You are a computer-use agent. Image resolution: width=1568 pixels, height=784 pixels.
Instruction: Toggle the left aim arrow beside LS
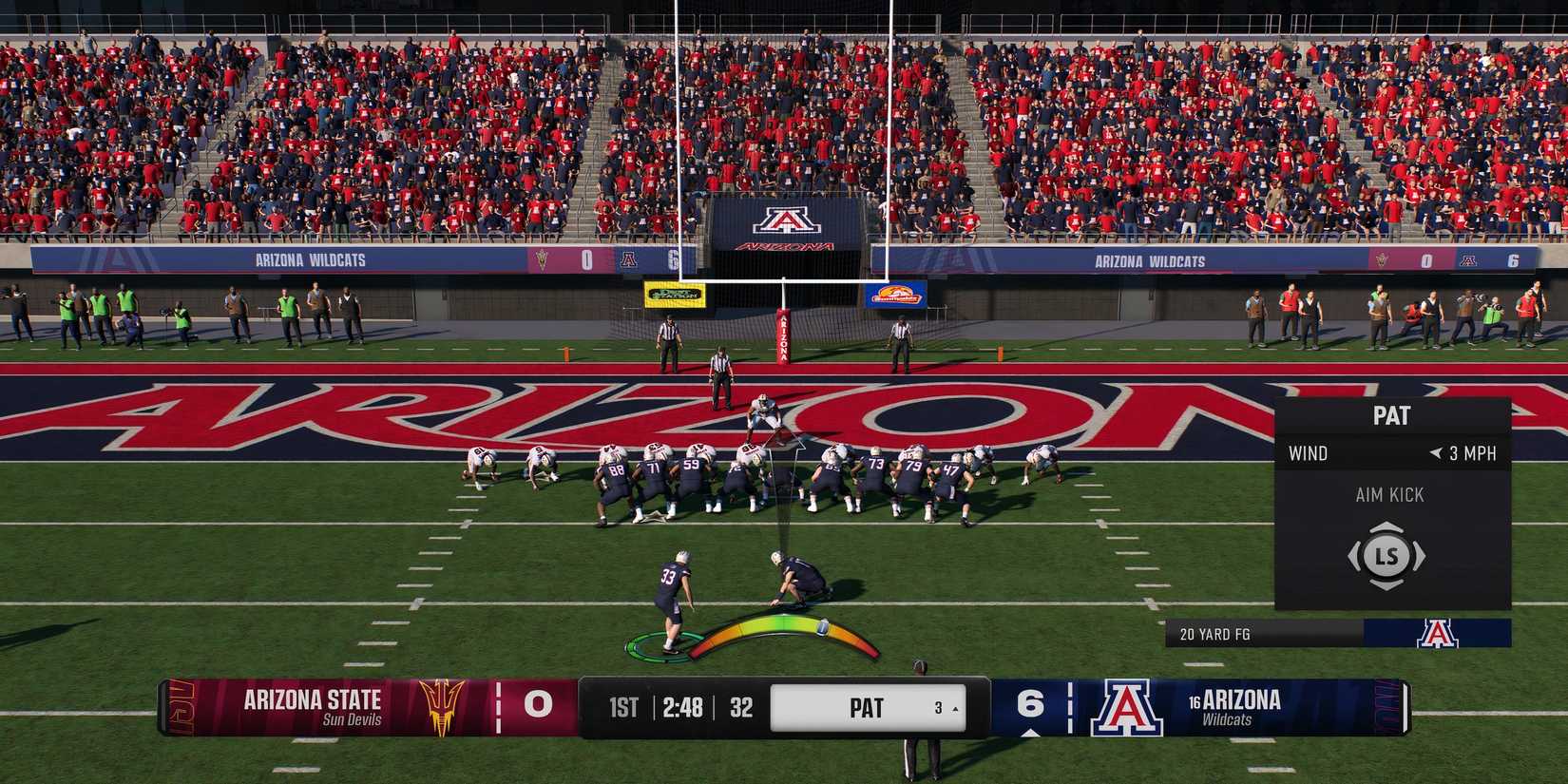[x=1352, y=555]
